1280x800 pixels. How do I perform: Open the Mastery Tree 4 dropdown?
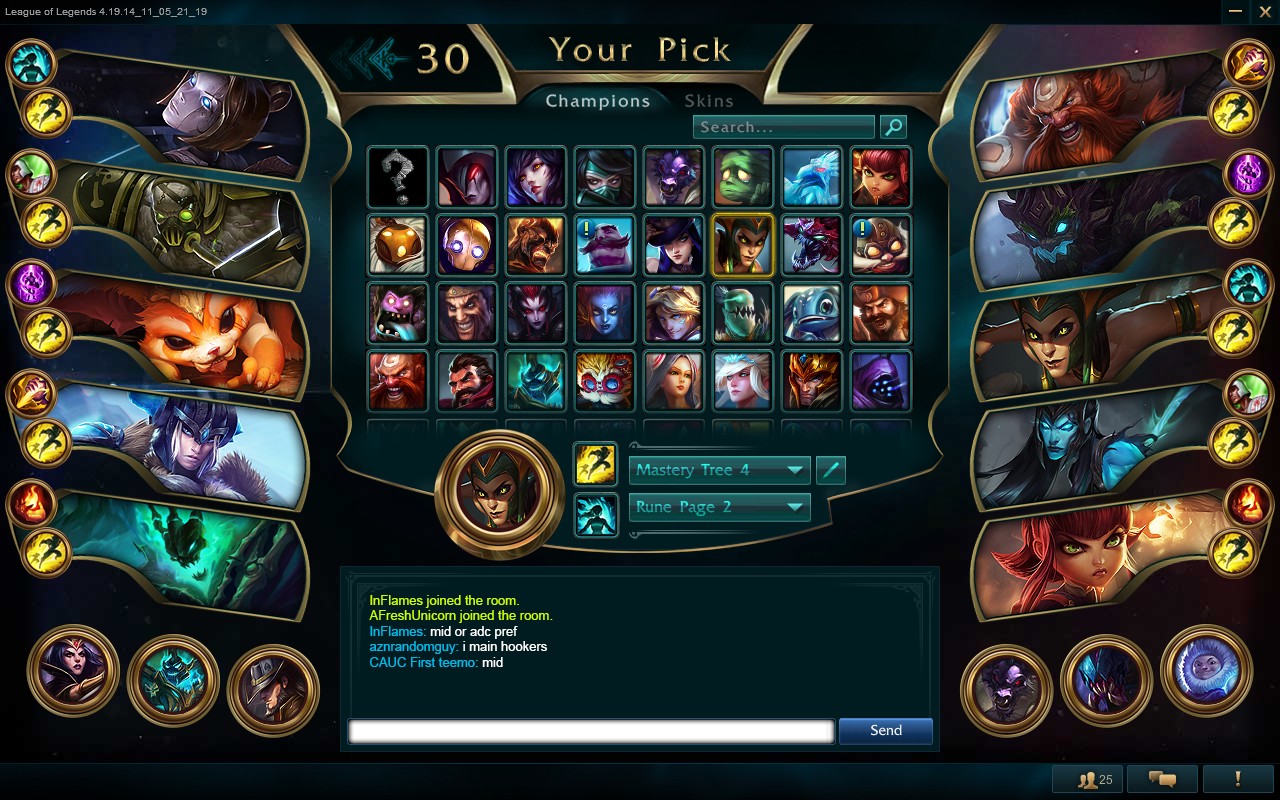[719, 470]
